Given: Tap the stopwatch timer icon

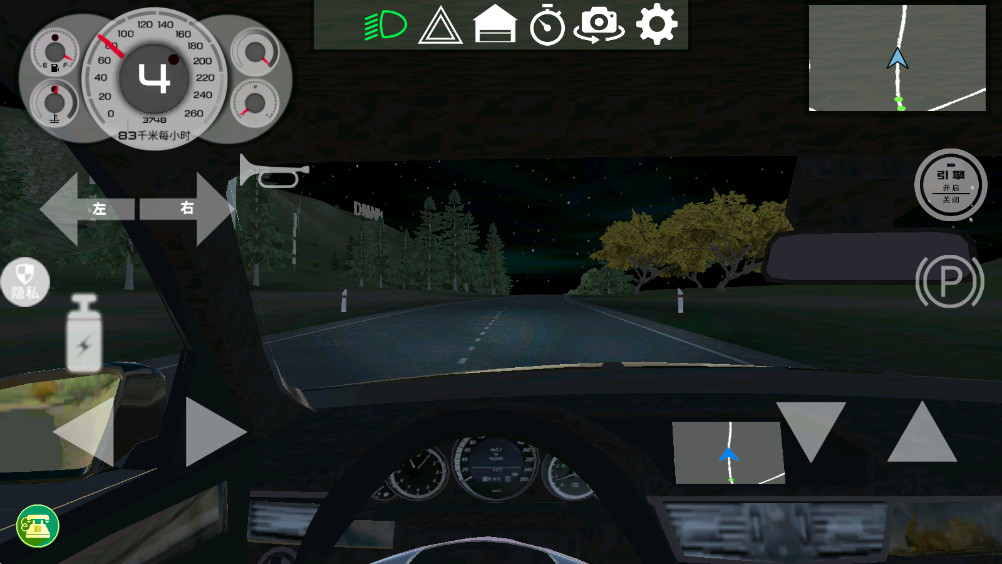Looking at the screenshot, I should tap(547, 25).
